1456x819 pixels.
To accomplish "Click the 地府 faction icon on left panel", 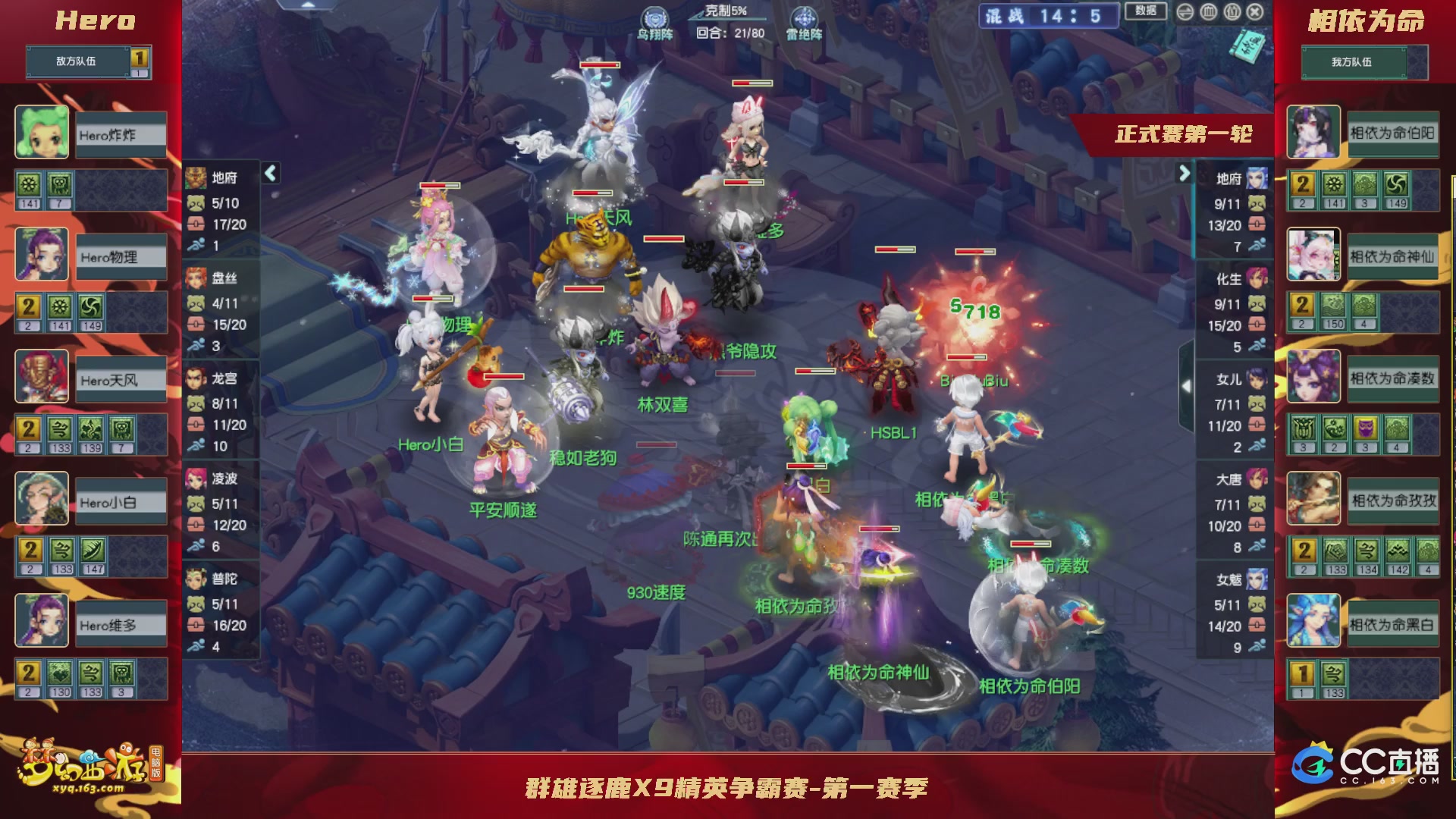I will point(195,179).
